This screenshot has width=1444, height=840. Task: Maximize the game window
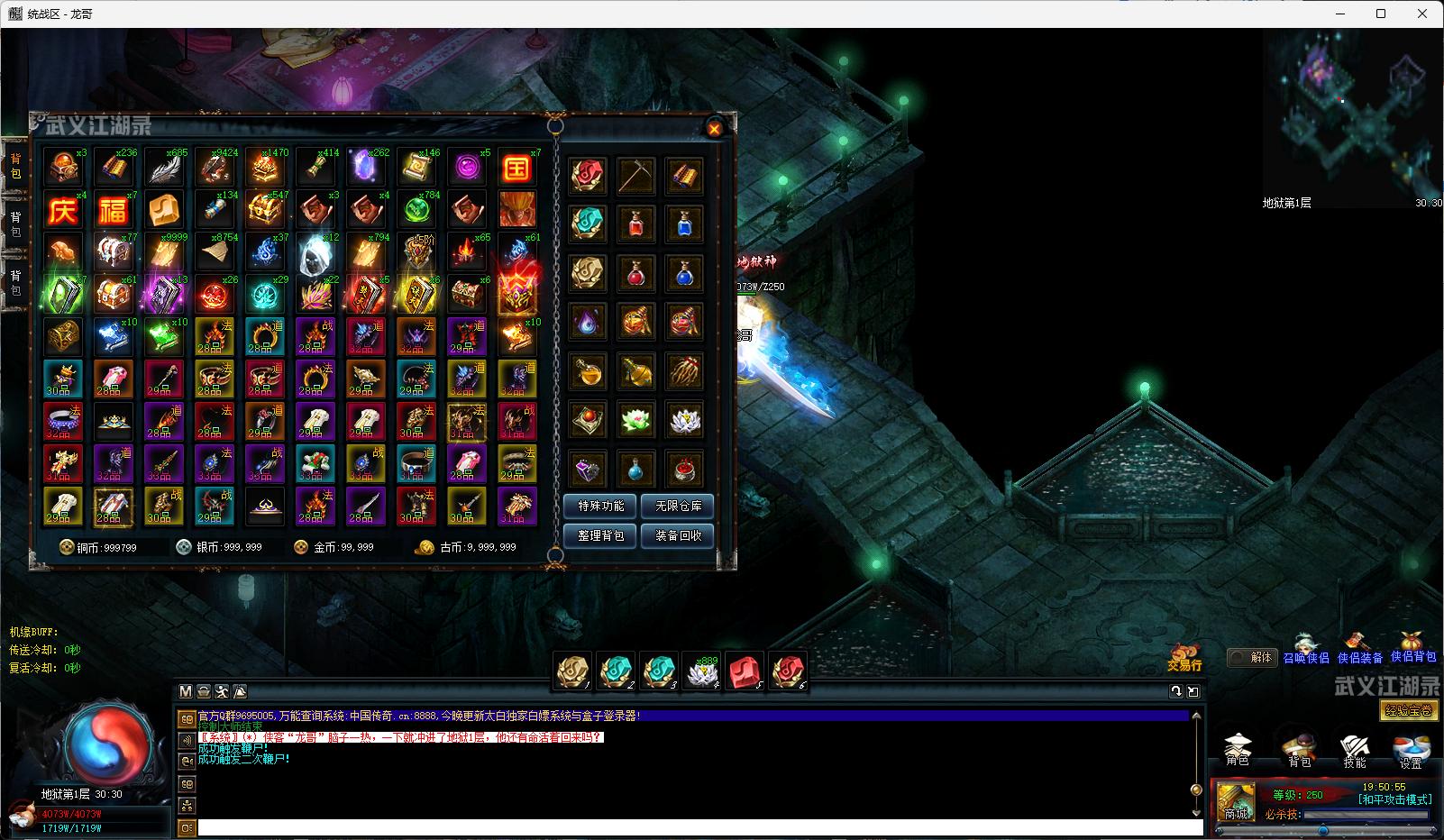coord(1381,14)
